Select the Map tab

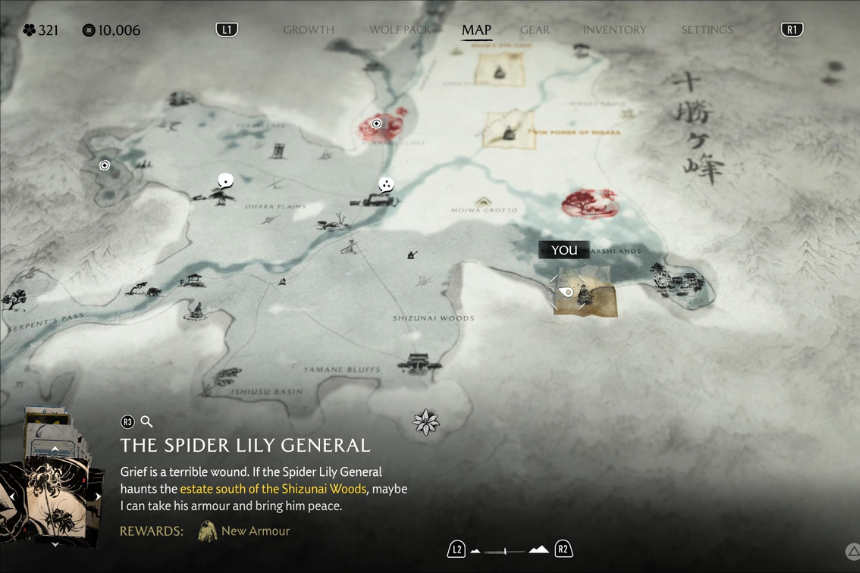tap(476, 30)
